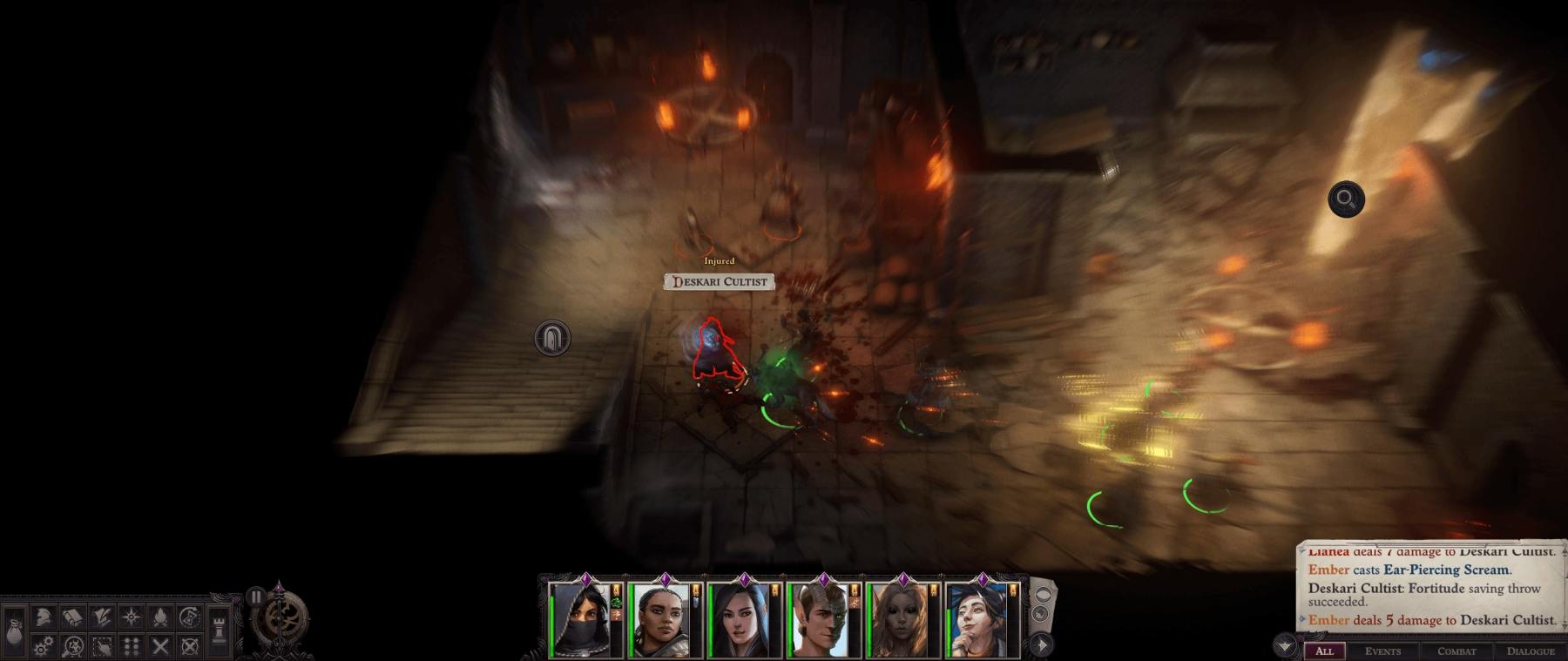Image resolution: width=1568 pixels, height=661 pixels.
Task: Select the braided-hair woman portrait
Action: pyautogui.click(x=659, y=621)
